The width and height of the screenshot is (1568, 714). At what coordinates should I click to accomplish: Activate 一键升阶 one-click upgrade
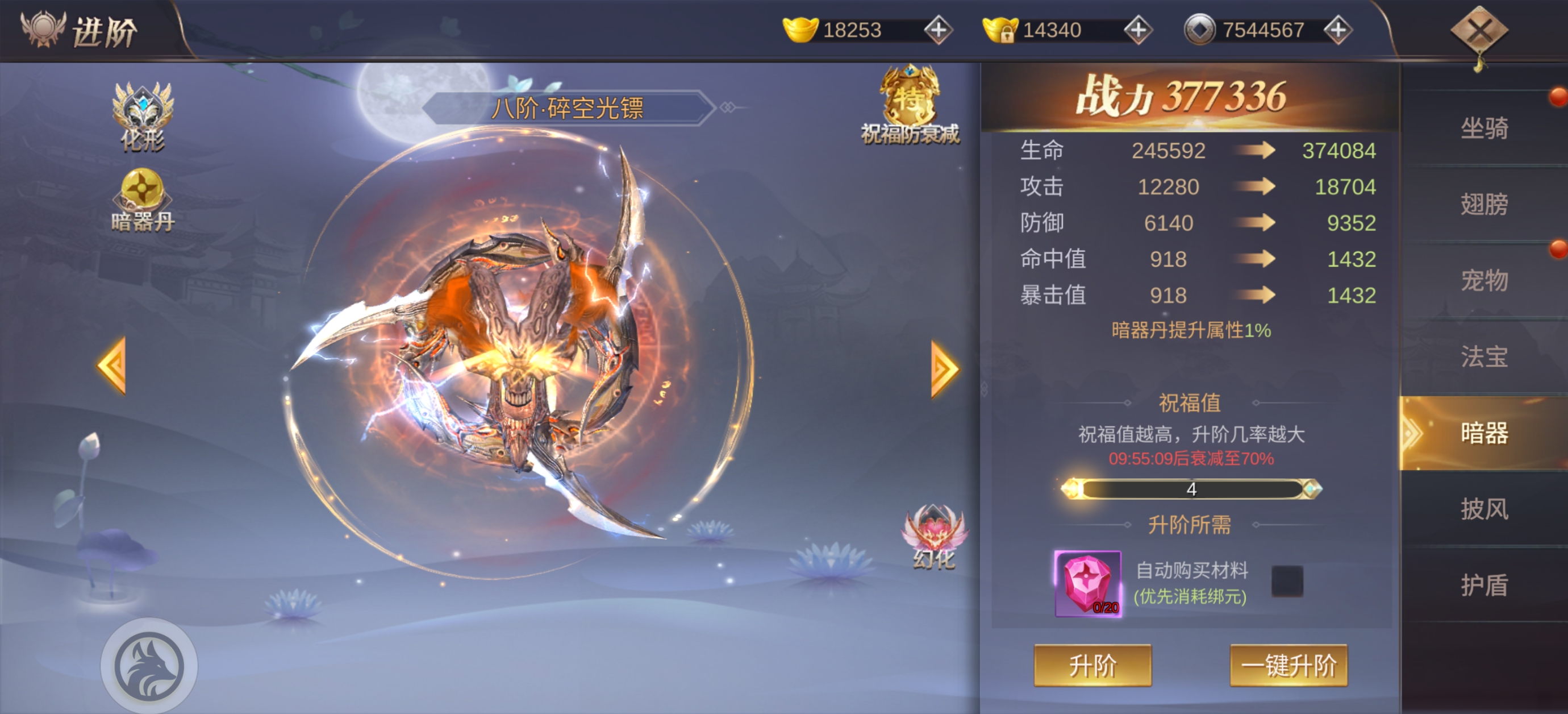[x=1288, y=665]
